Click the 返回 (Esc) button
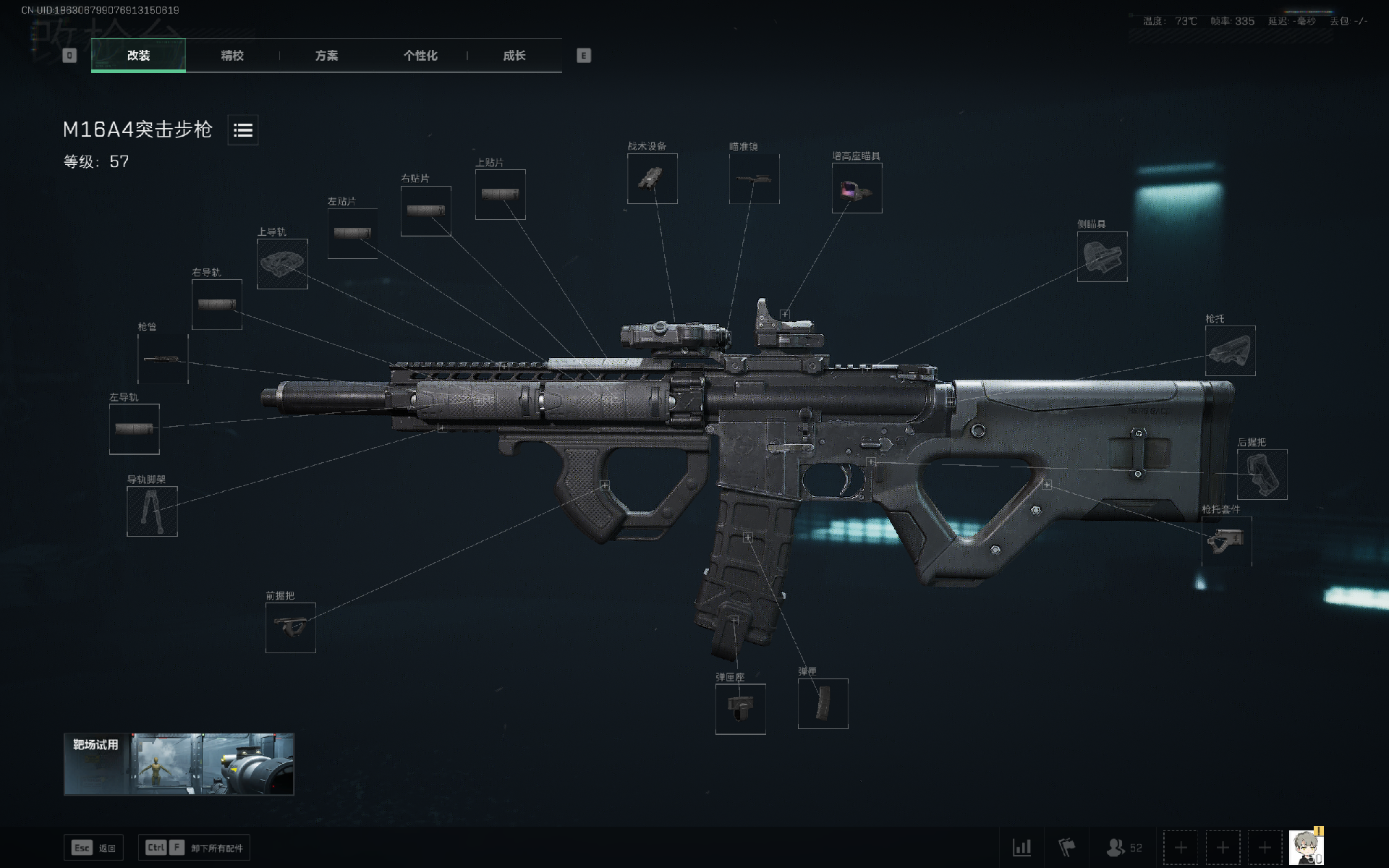 (x=94, y=847)
